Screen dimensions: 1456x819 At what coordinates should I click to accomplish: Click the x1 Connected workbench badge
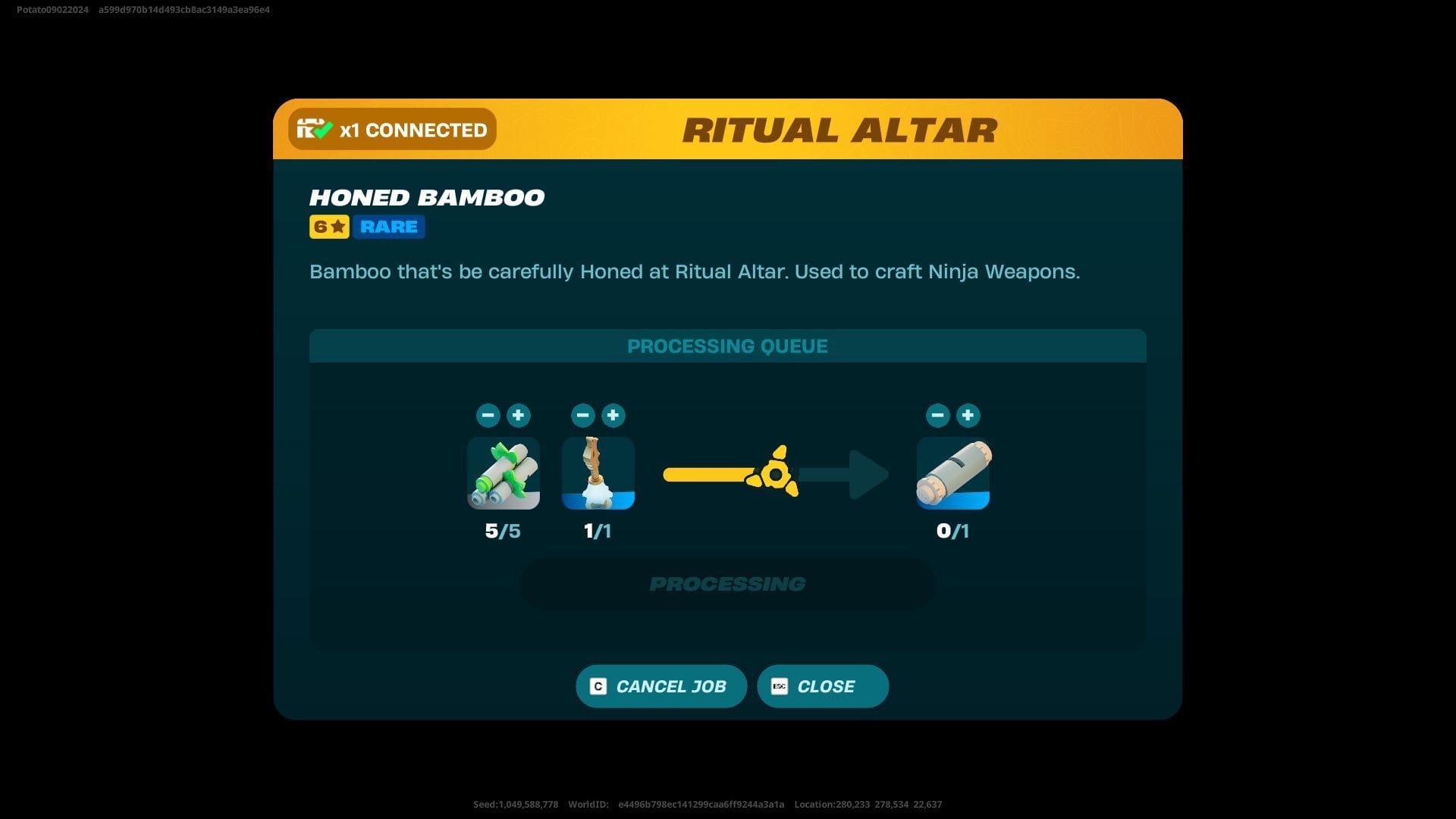(391, 129)
